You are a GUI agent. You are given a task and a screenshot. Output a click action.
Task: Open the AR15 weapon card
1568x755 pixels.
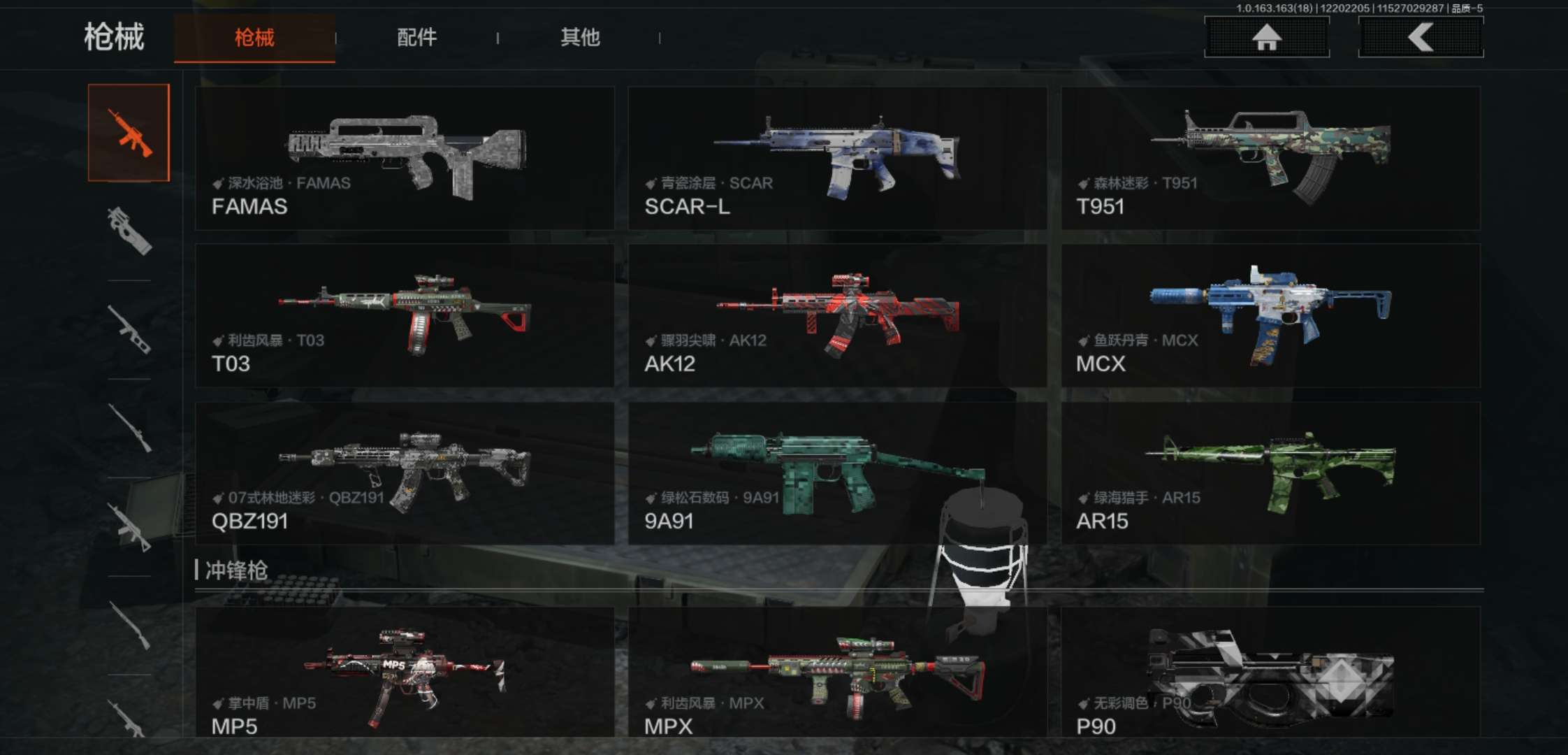[1270, 473]
